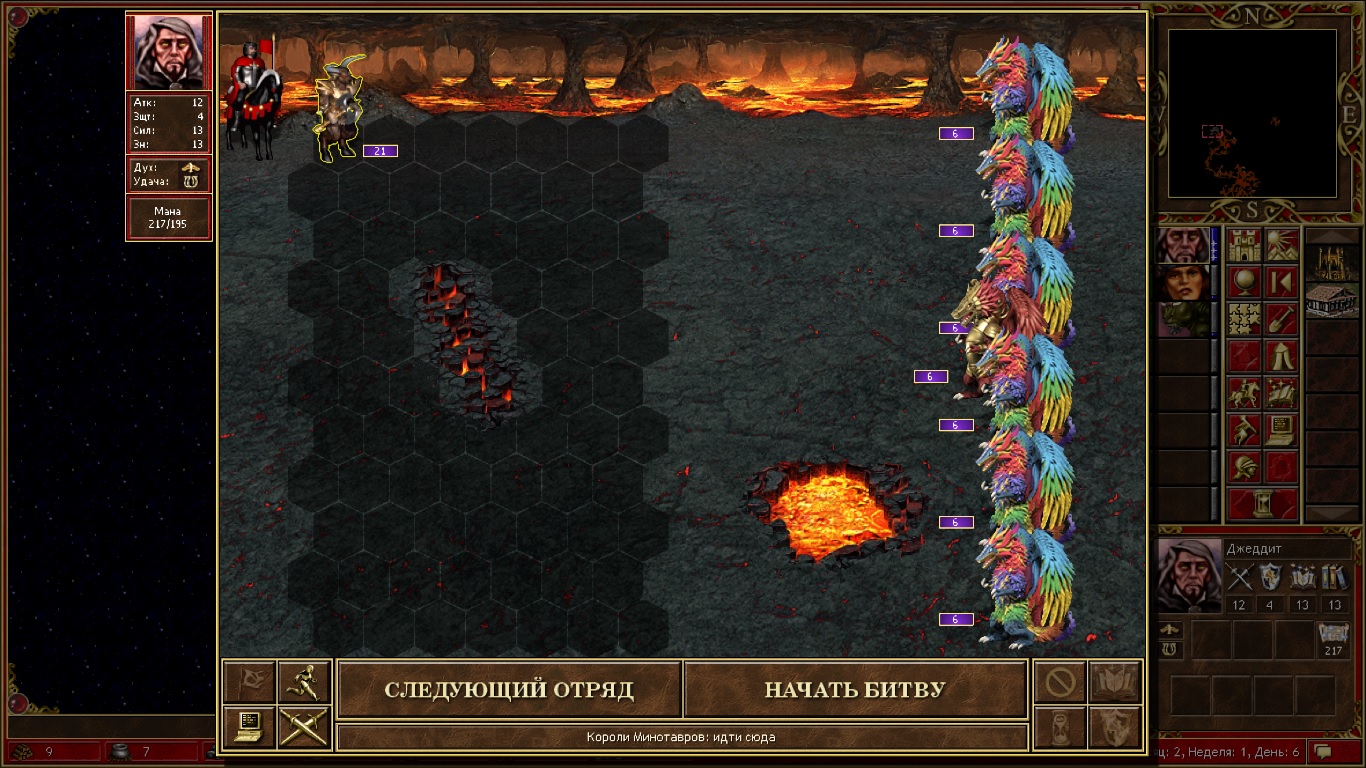Surrender using the flag icon
Image resolution: width=1366 pixels, height=768 pixels.
point(249,682)
